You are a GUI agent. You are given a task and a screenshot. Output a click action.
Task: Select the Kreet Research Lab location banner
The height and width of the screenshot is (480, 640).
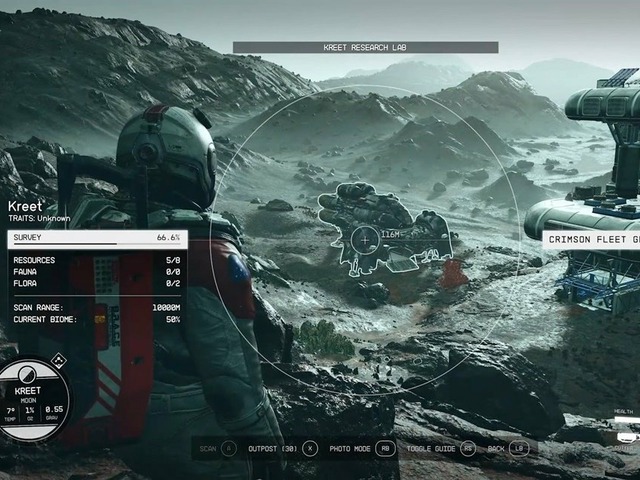pyautogui.click(x=365, y=47)
